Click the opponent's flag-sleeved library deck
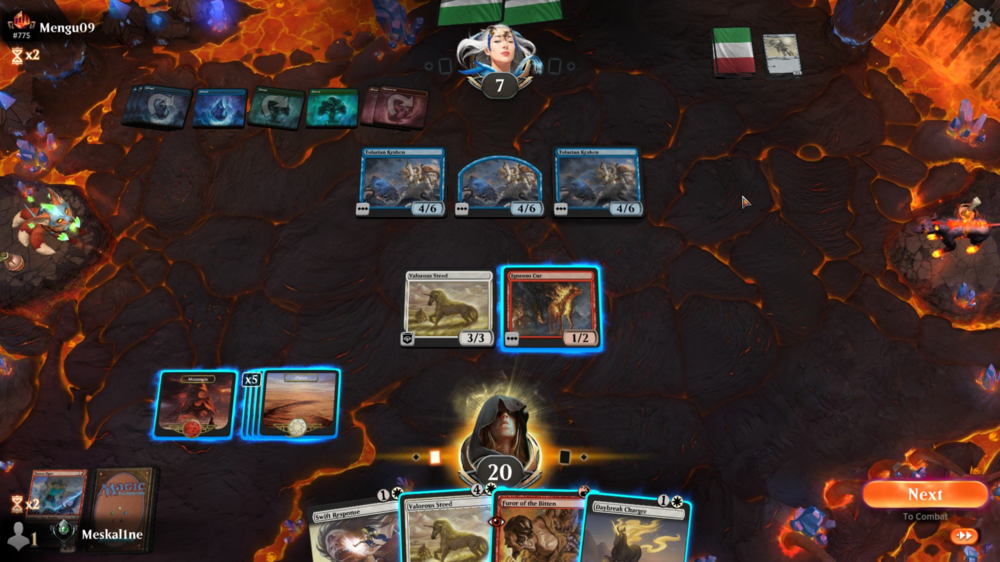 [x=733, y=51]
